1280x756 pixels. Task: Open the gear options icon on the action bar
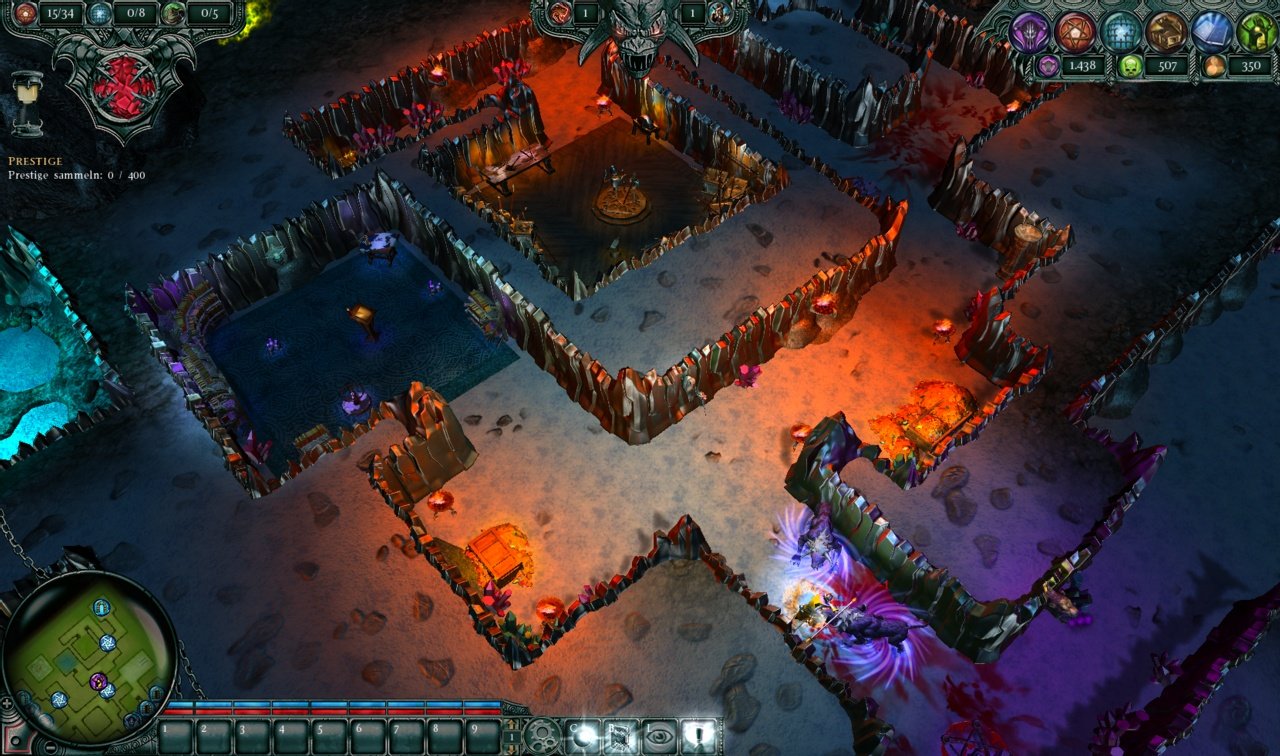[x=541, y=737]
